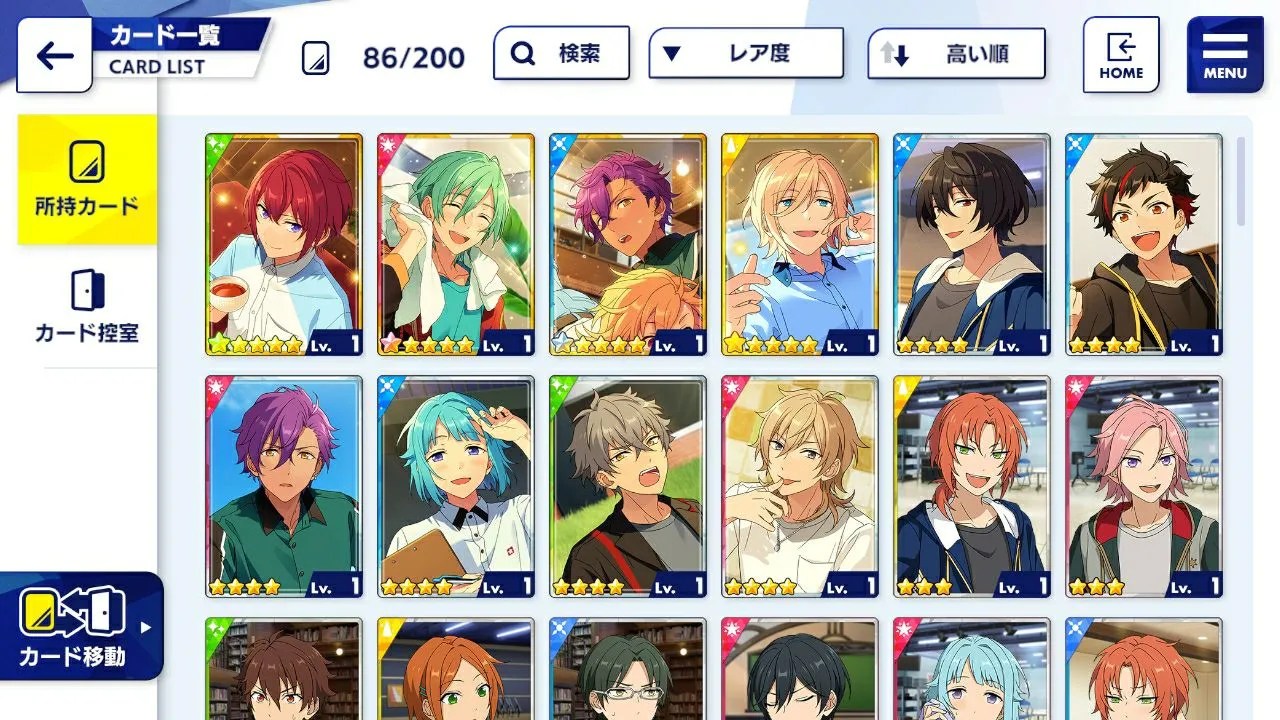Choose the teal-haired card holding a clipboard
Viewport: 1280px width, 720px height.
point(456,487)
